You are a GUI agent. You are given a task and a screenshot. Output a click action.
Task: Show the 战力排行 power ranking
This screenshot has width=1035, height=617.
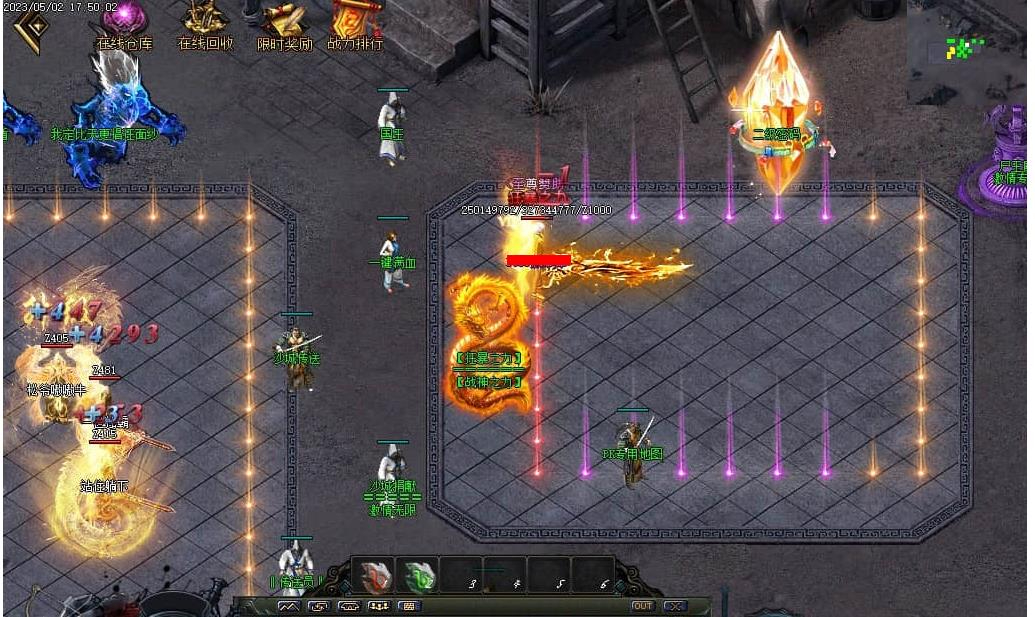[x=355, y=24]
